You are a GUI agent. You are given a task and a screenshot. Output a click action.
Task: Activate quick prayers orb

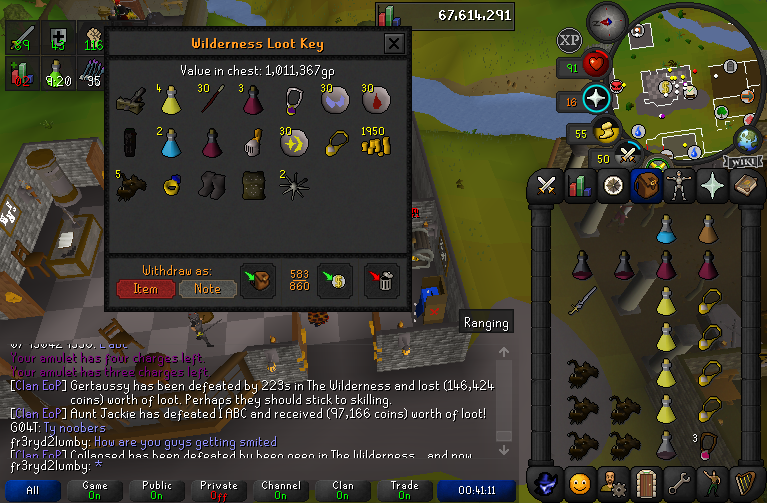point(598,99)
